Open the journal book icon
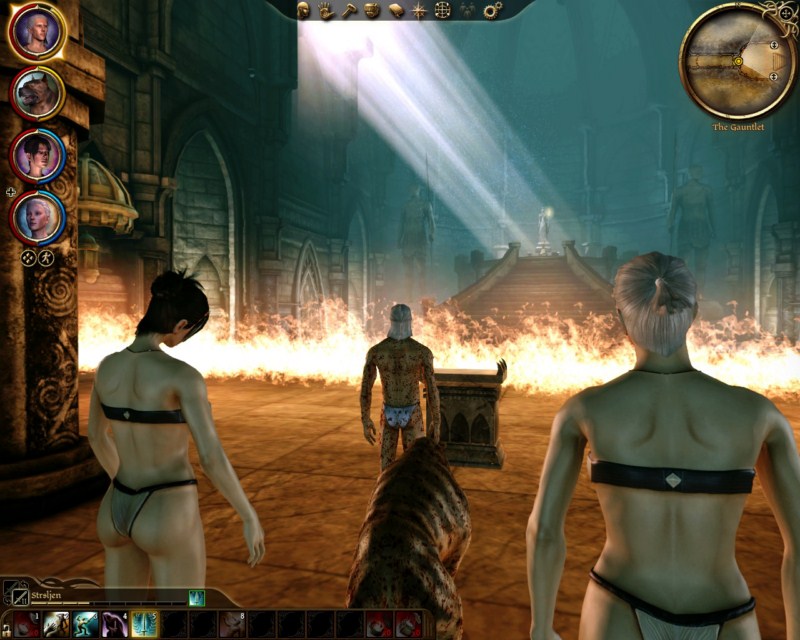The image size is (800, 640). (396, 10)
